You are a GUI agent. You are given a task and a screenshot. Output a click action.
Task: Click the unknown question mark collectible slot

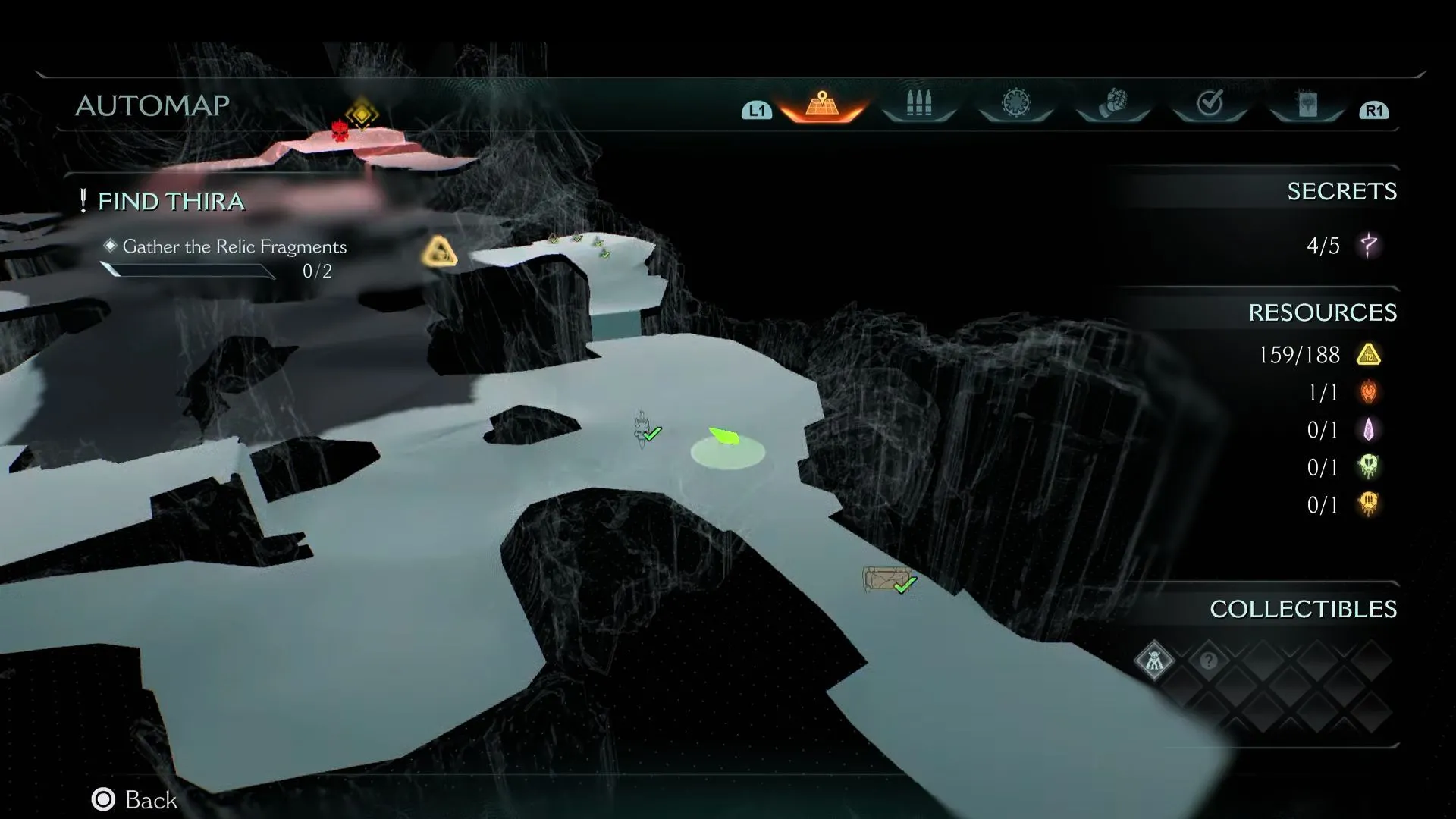[x=1208, y=661]
